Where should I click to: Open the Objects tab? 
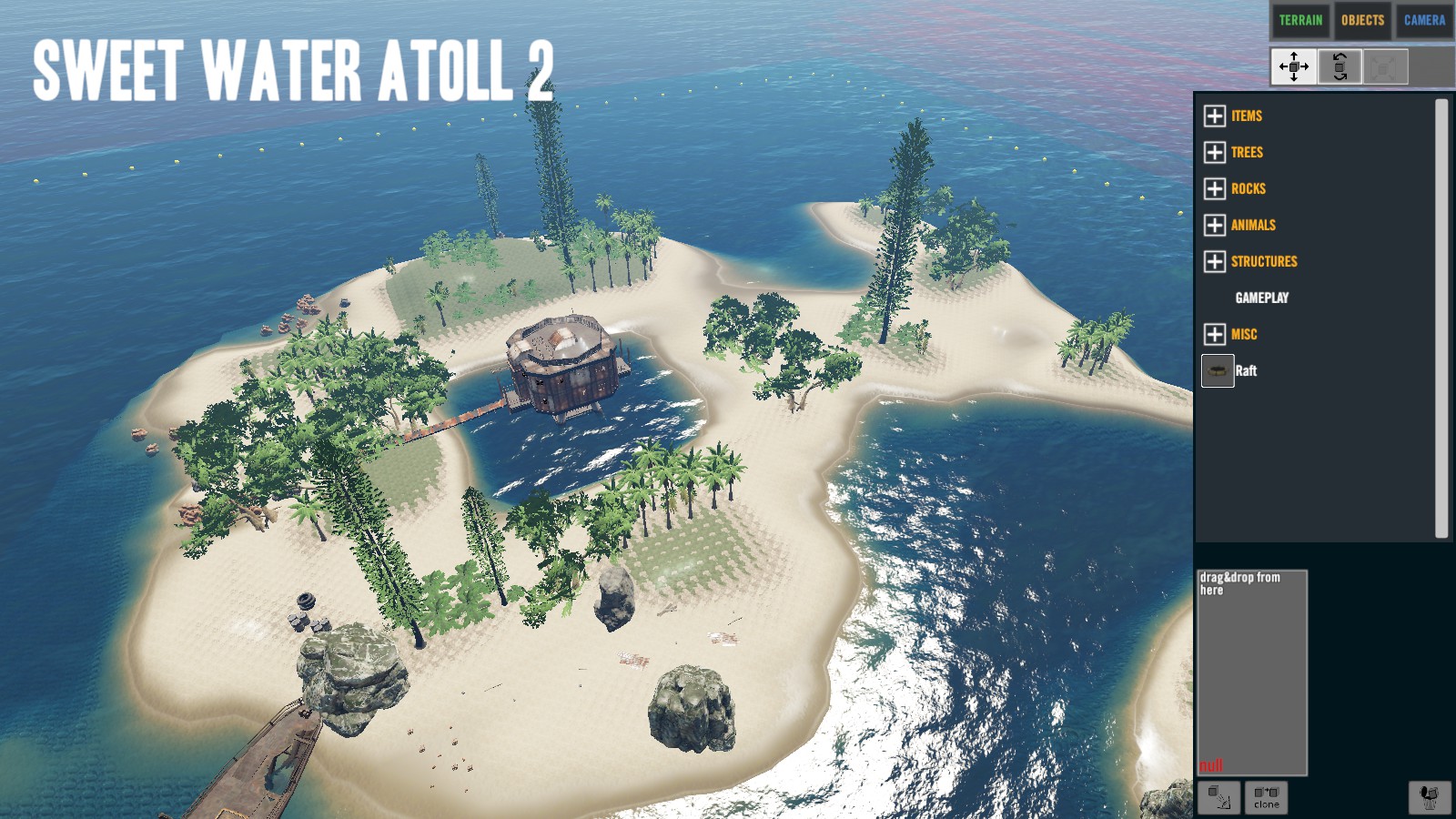point(1362,20)
